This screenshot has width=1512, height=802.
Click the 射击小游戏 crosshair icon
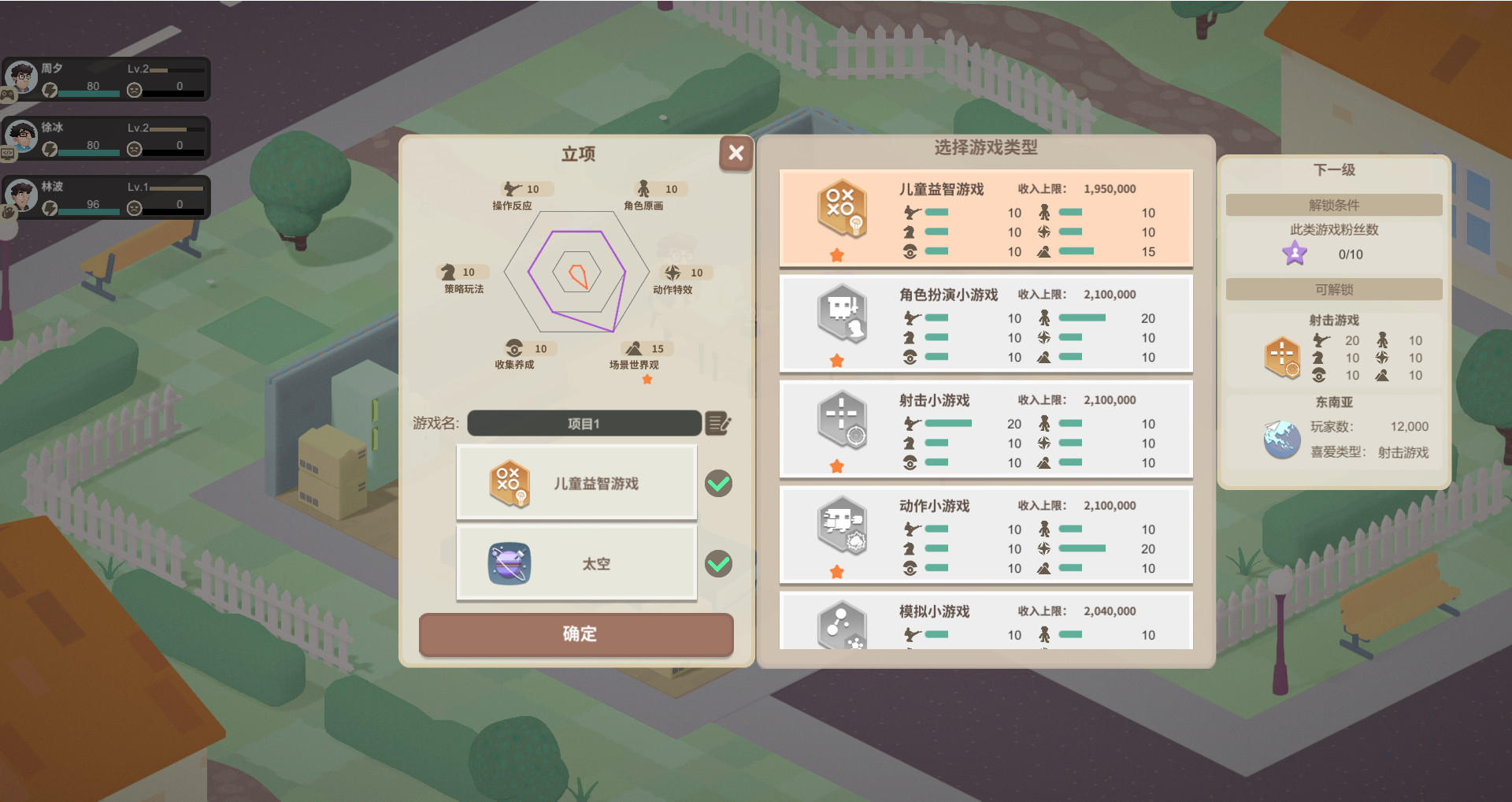coord(841,420)
